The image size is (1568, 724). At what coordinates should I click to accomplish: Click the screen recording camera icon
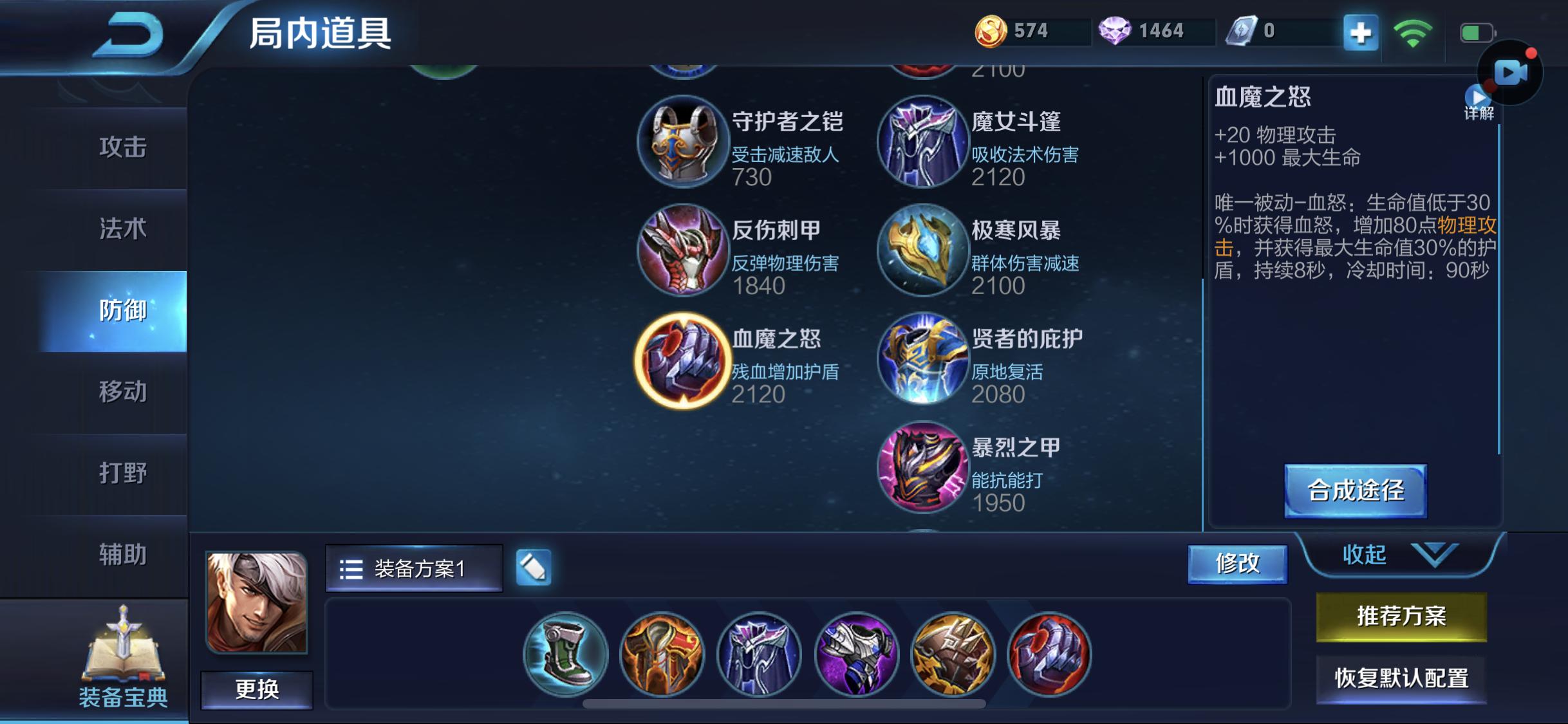pyautogui.click(x=1511, y=73)
